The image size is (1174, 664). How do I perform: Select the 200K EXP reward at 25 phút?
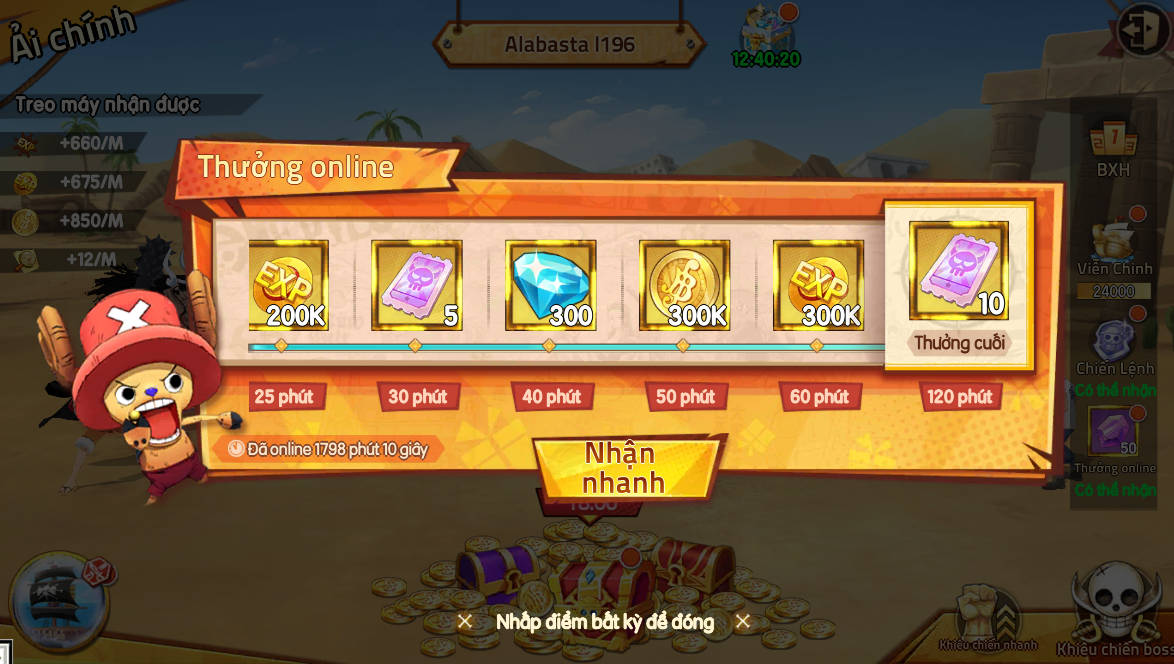coord(288,286)
